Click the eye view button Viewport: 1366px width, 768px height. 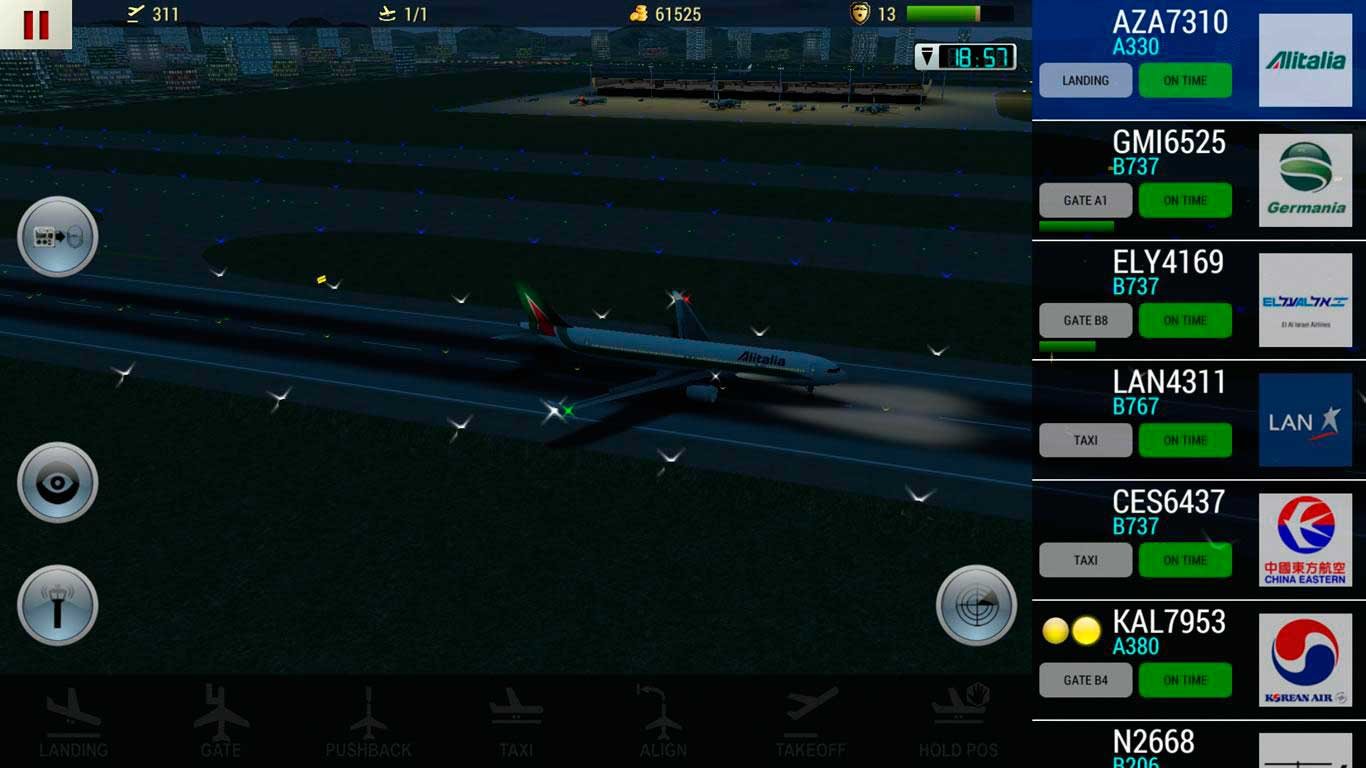tap(58, 483)
